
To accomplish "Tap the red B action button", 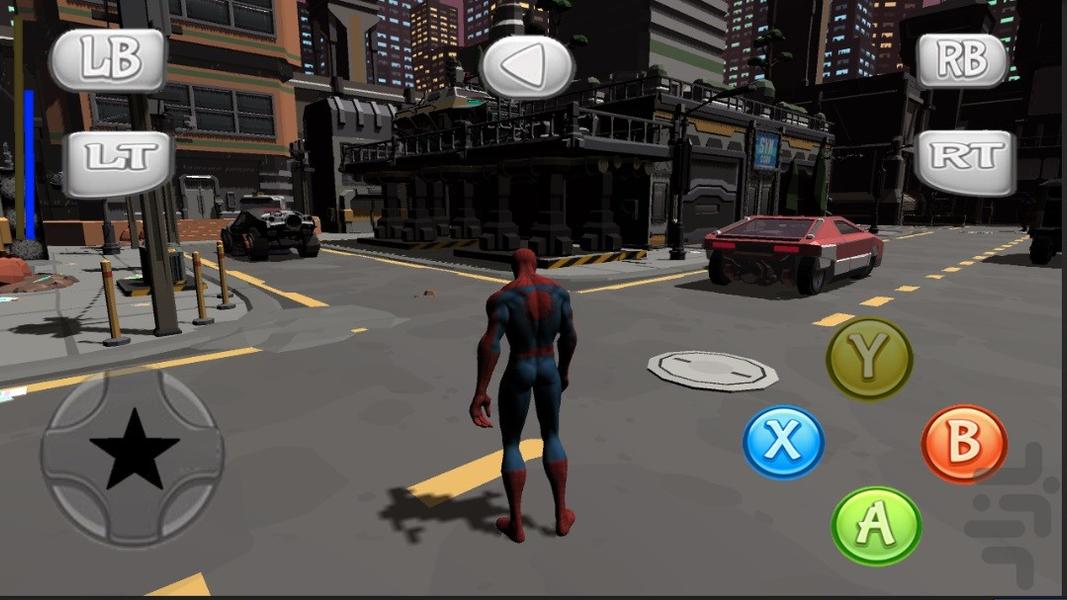I will [964, 444].
